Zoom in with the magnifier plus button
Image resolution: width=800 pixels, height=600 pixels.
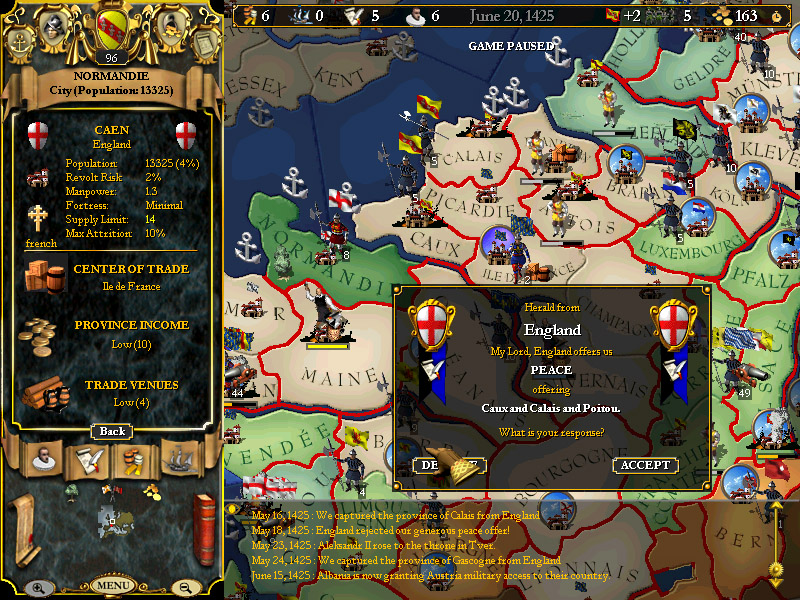37,588
